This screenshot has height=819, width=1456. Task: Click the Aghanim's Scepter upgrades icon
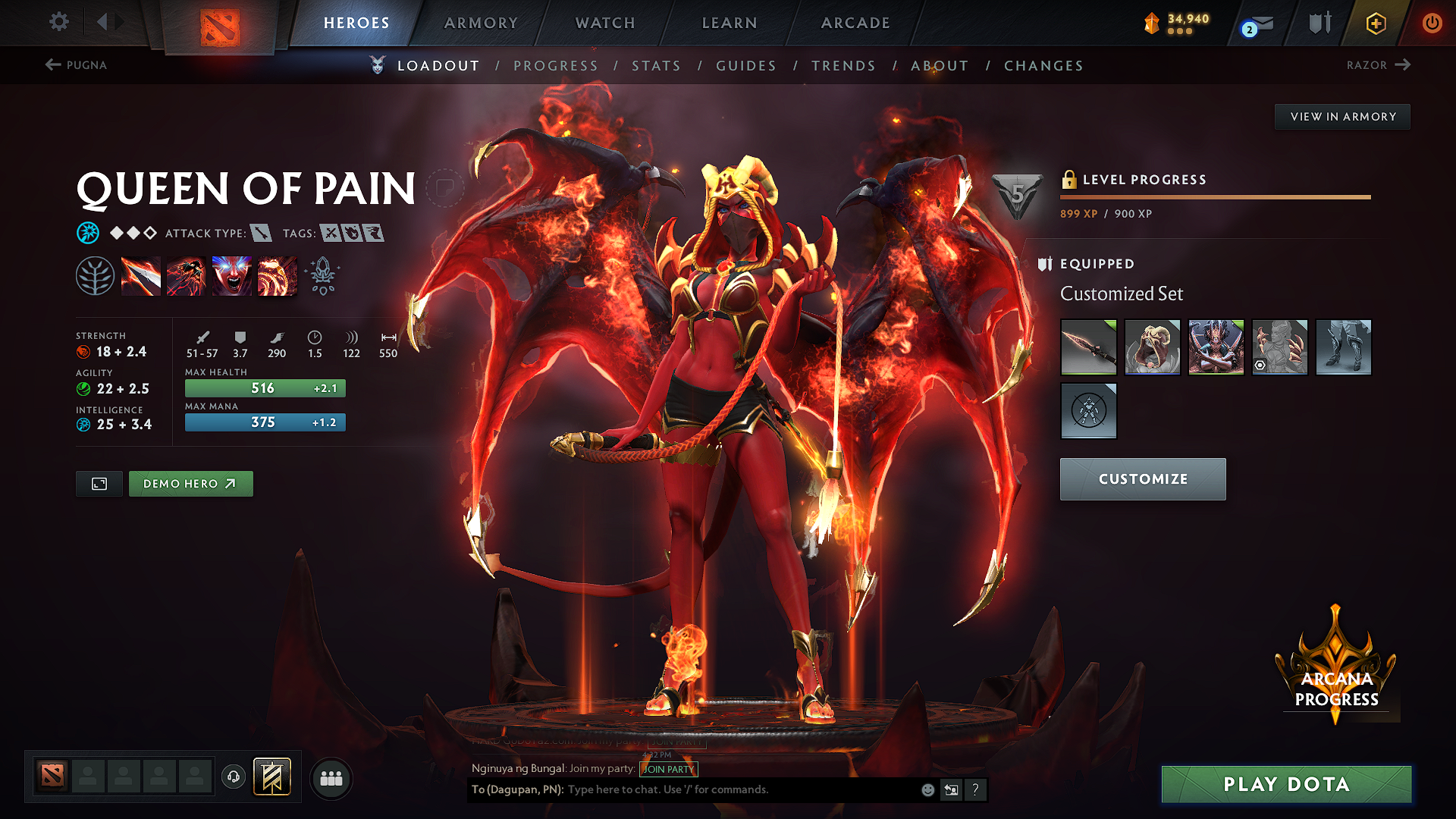pos(322,276)
